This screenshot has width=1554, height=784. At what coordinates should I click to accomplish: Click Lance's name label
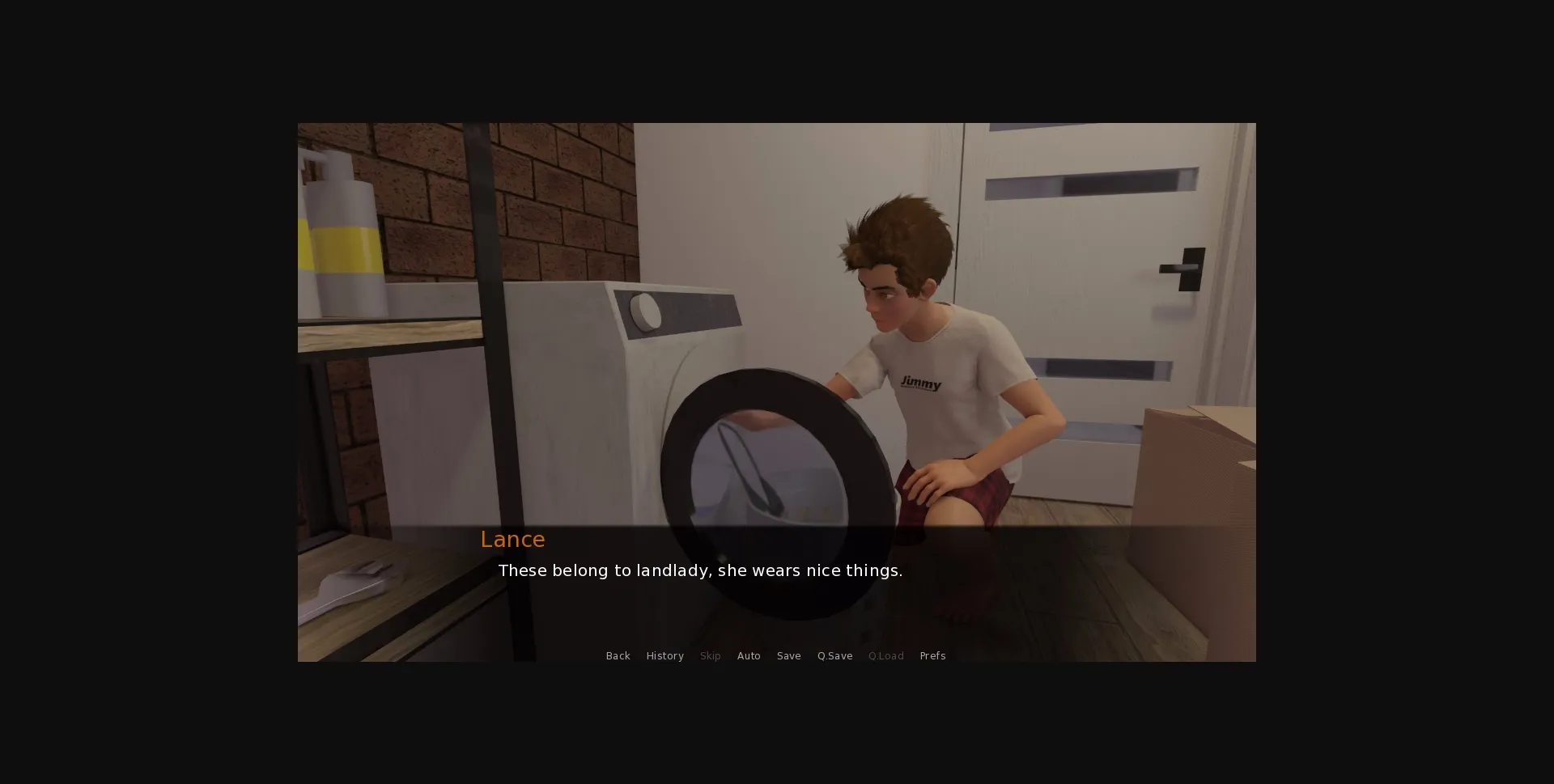click(x=512, y=539)
